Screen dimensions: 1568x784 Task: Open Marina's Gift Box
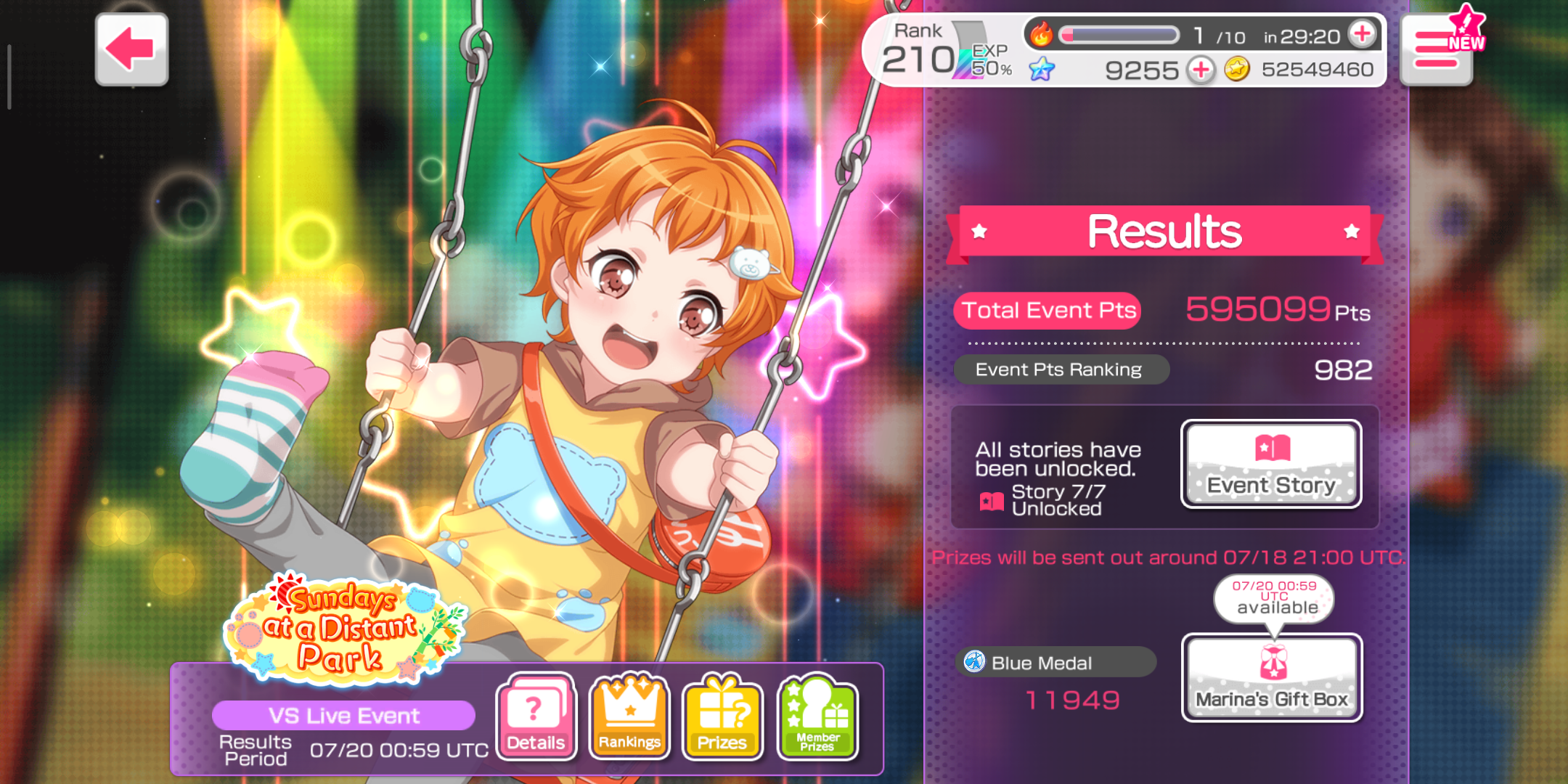tap(1272, 678)
